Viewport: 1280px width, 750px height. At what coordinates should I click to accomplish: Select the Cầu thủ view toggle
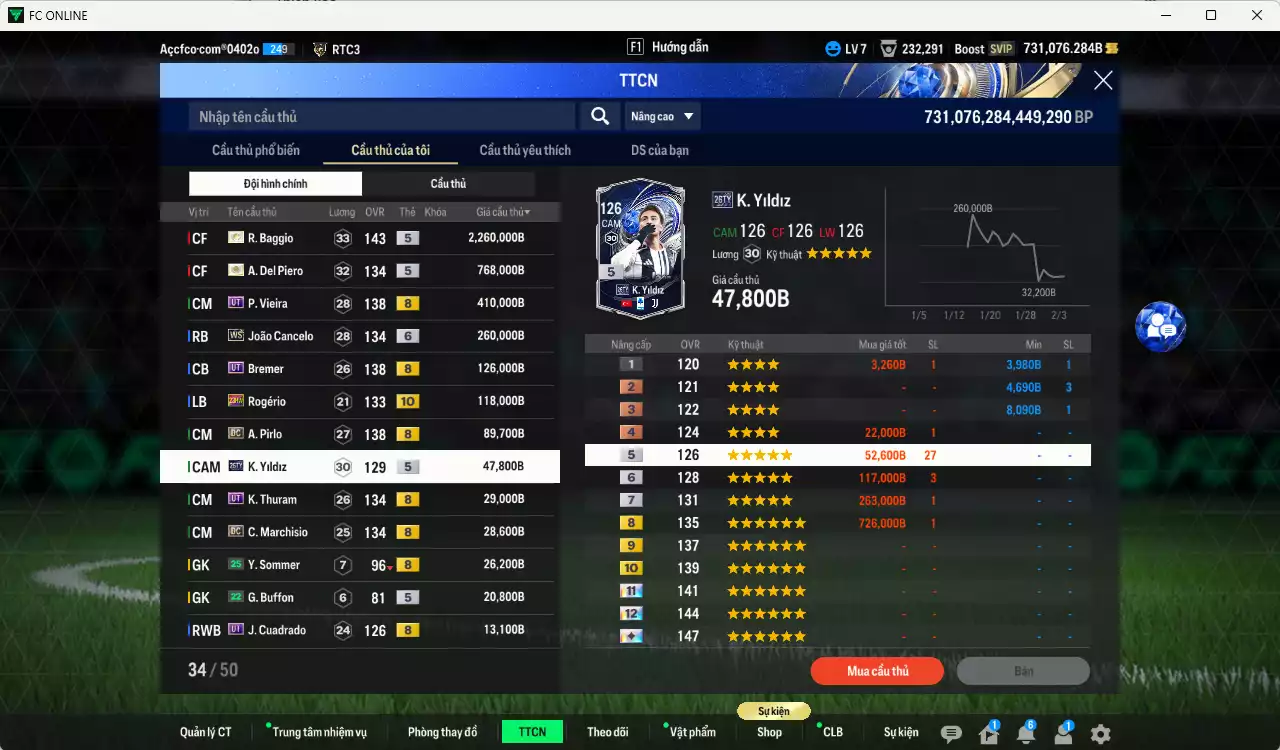tap(448, 183)
